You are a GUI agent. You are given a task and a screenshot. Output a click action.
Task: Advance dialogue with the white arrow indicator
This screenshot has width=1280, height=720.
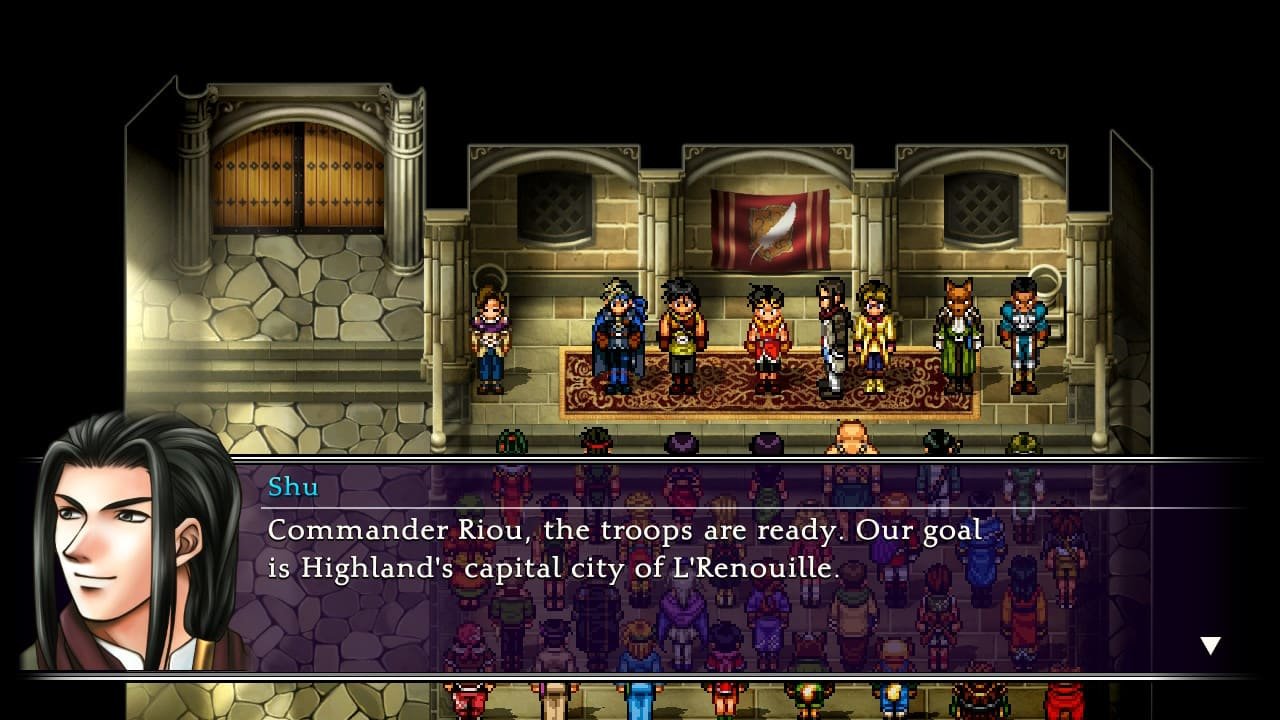1210,645
